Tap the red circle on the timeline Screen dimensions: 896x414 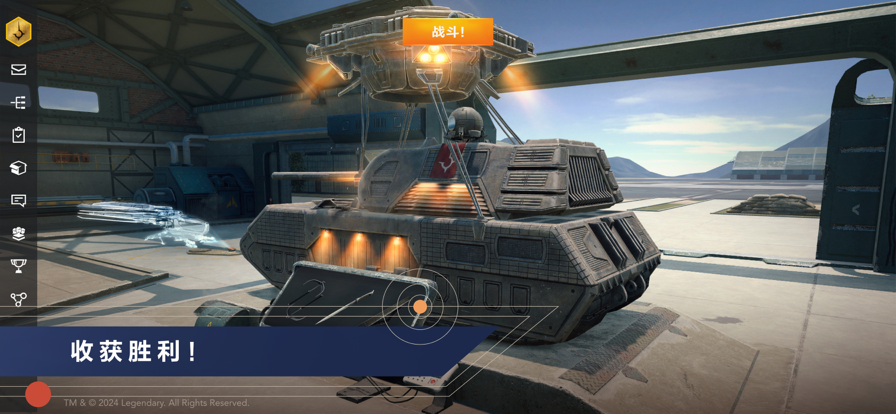(38, 394)
